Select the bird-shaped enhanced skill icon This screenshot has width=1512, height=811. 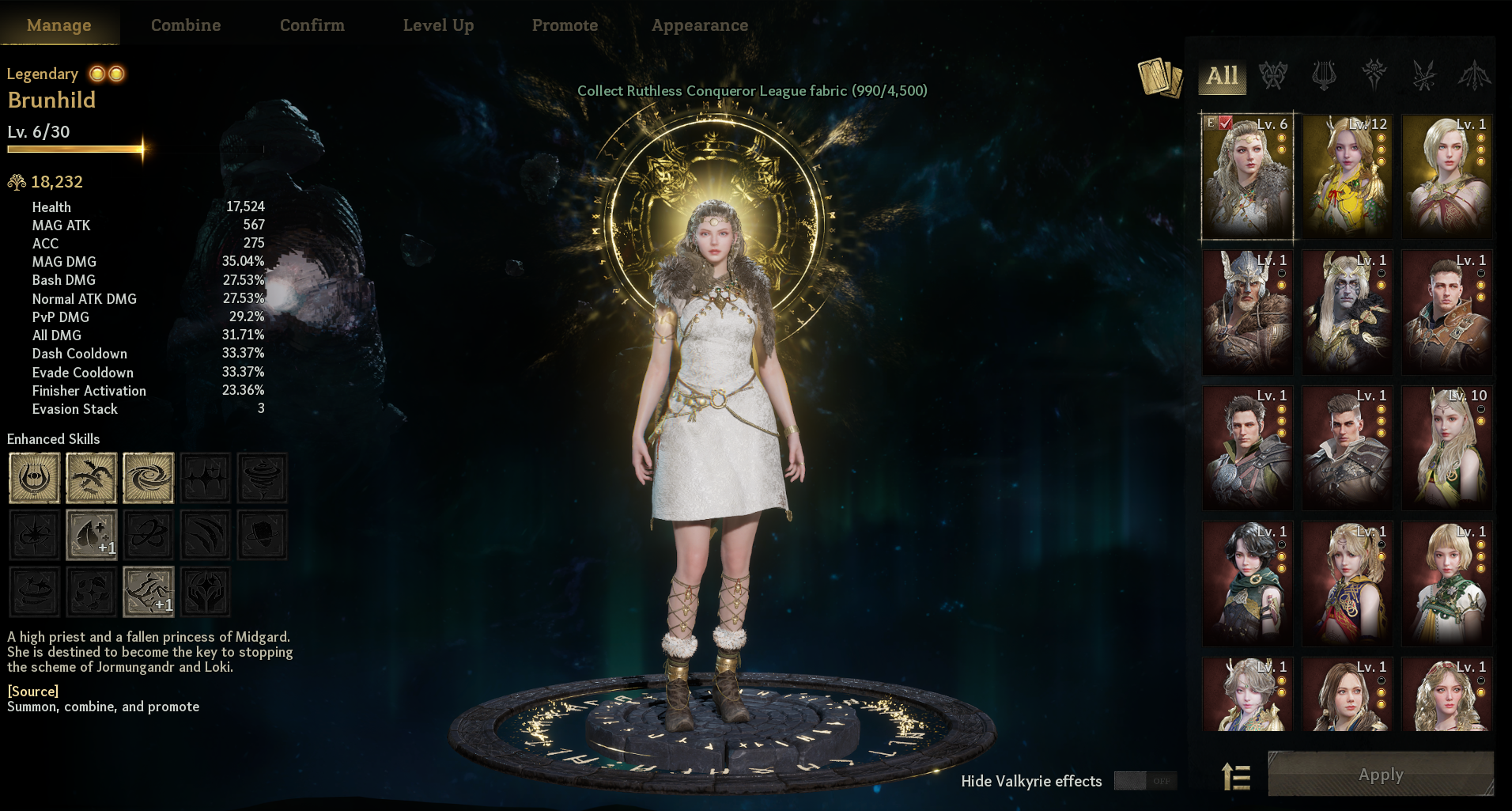pos(91,478)
